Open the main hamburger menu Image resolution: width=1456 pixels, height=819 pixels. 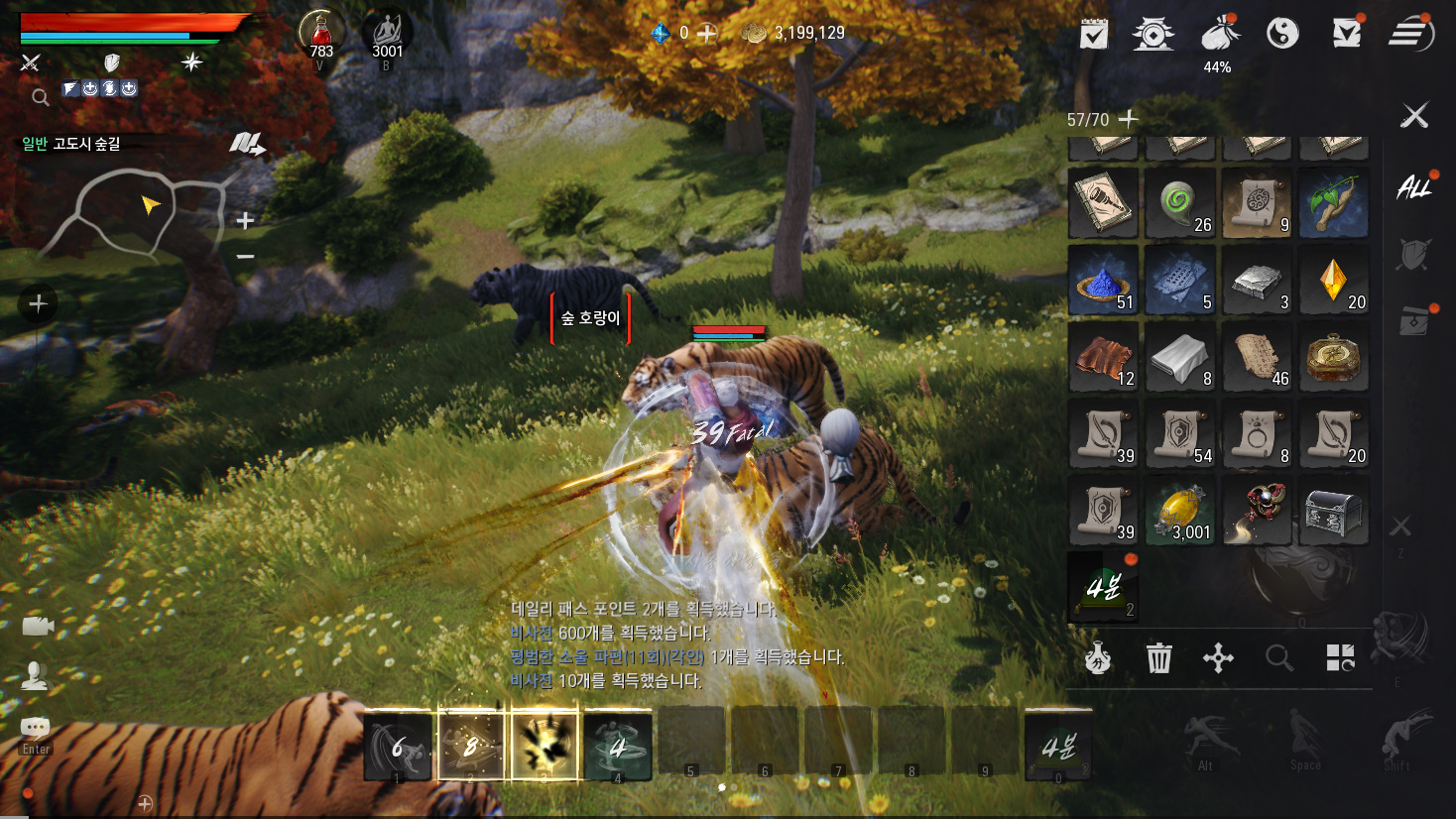tap(1410, 34)
